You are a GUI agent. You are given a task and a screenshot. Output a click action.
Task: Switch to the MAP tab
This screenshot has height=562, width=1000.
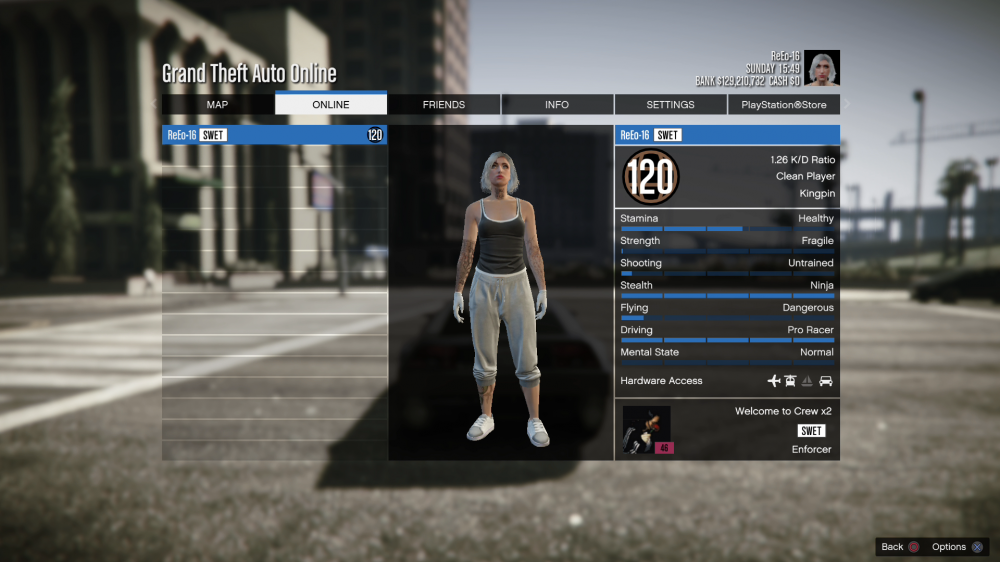[217, 105]
